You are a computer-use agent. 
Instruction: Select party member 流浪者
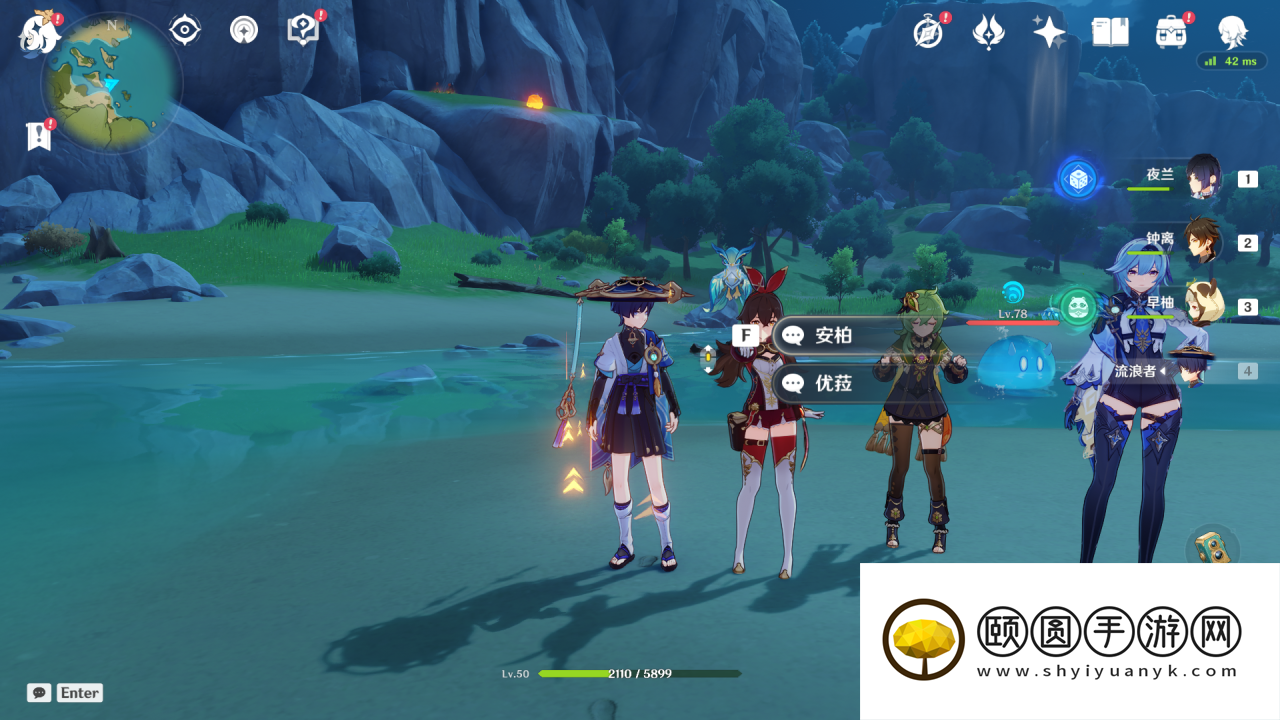pos(1190,371)
